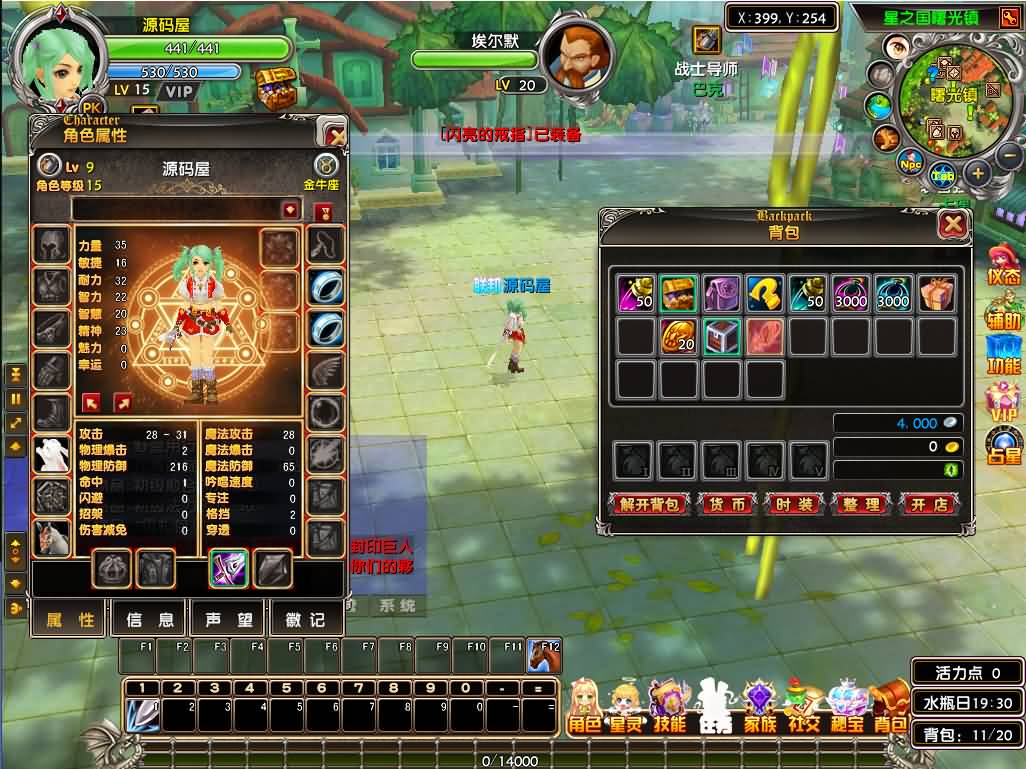Close the Backpack window

tap(952, 225)
